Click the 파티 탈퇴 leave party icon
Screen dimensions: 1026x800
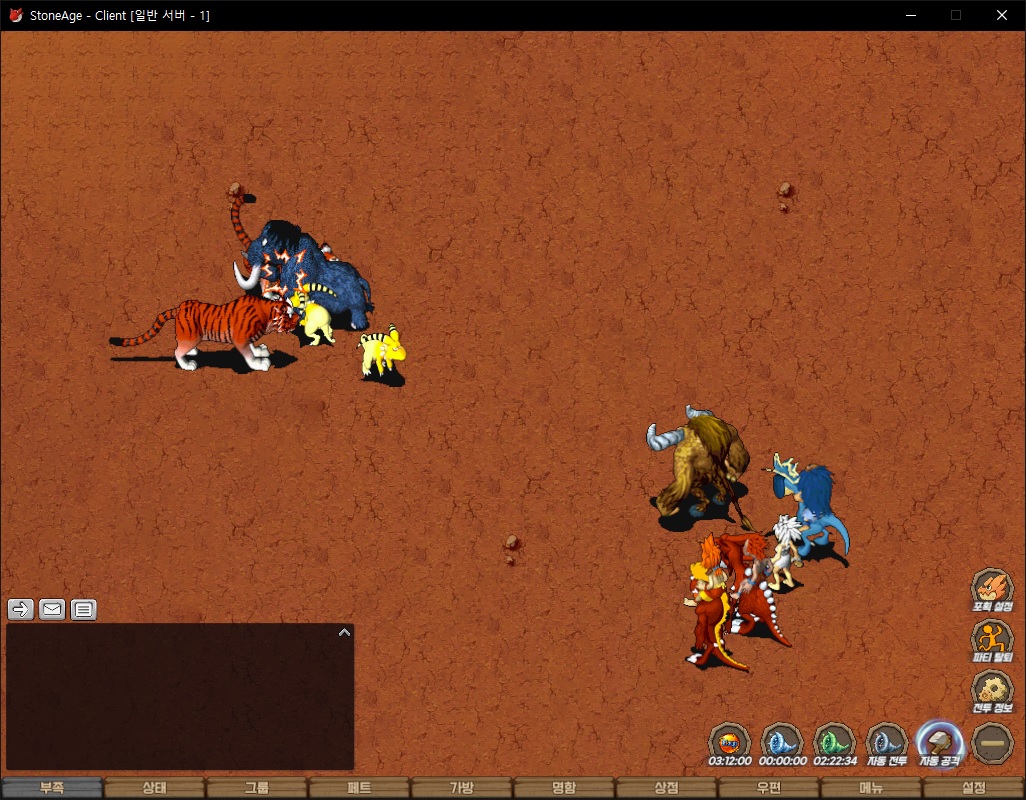coord(992,639)
